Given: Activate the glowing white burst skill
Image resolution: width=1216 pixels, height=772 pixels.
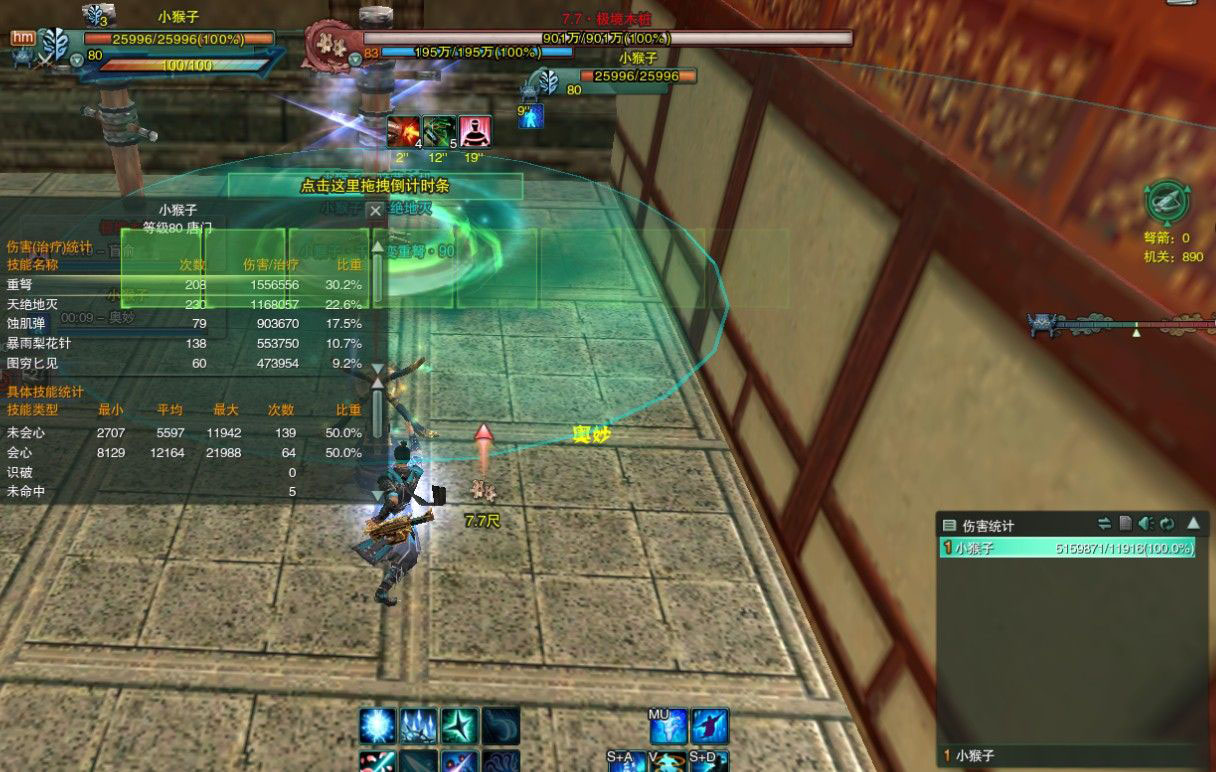Looking at the screenshot, I should 379,726.
